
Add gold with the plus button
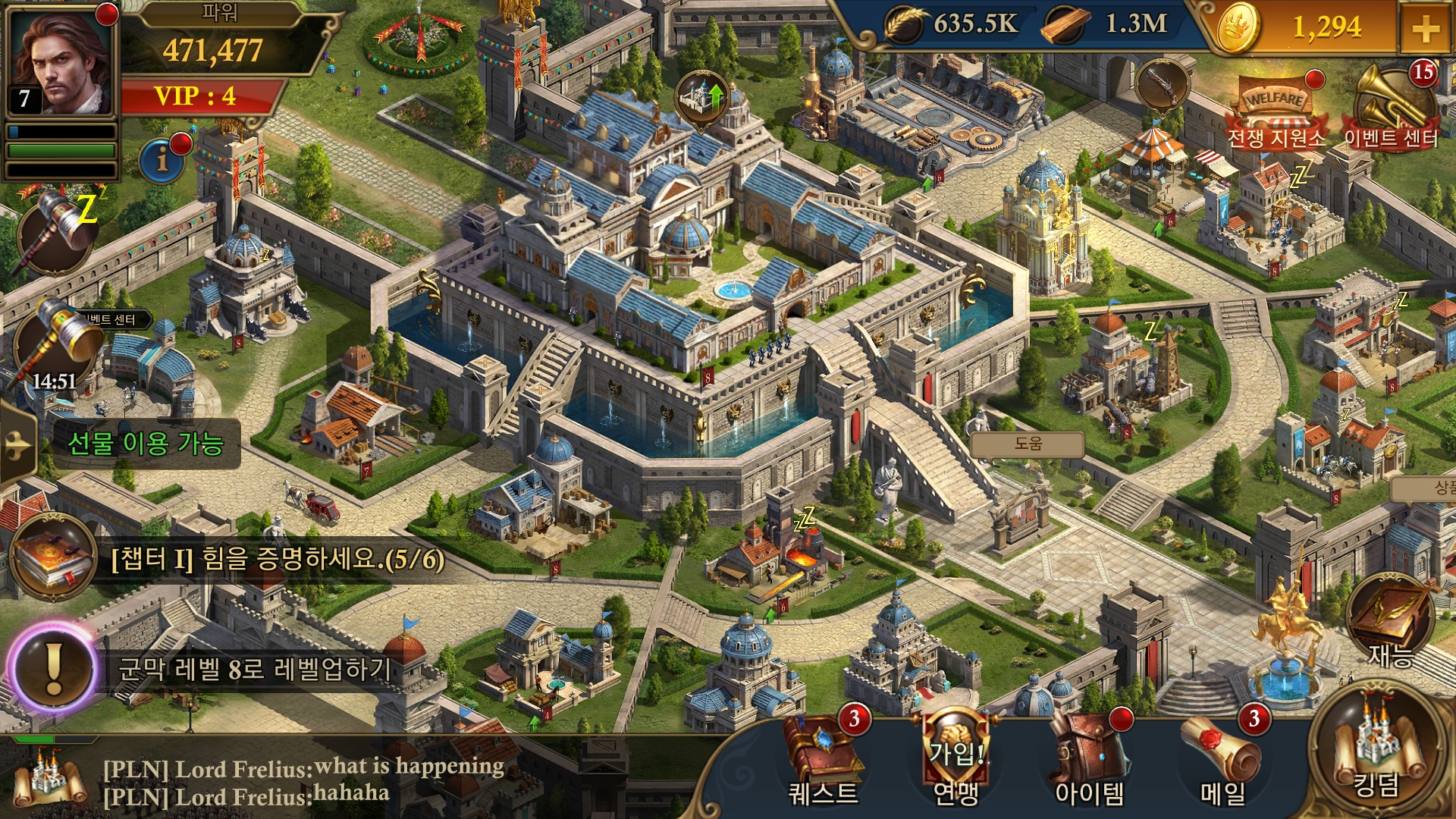[x=1426, y=29]
